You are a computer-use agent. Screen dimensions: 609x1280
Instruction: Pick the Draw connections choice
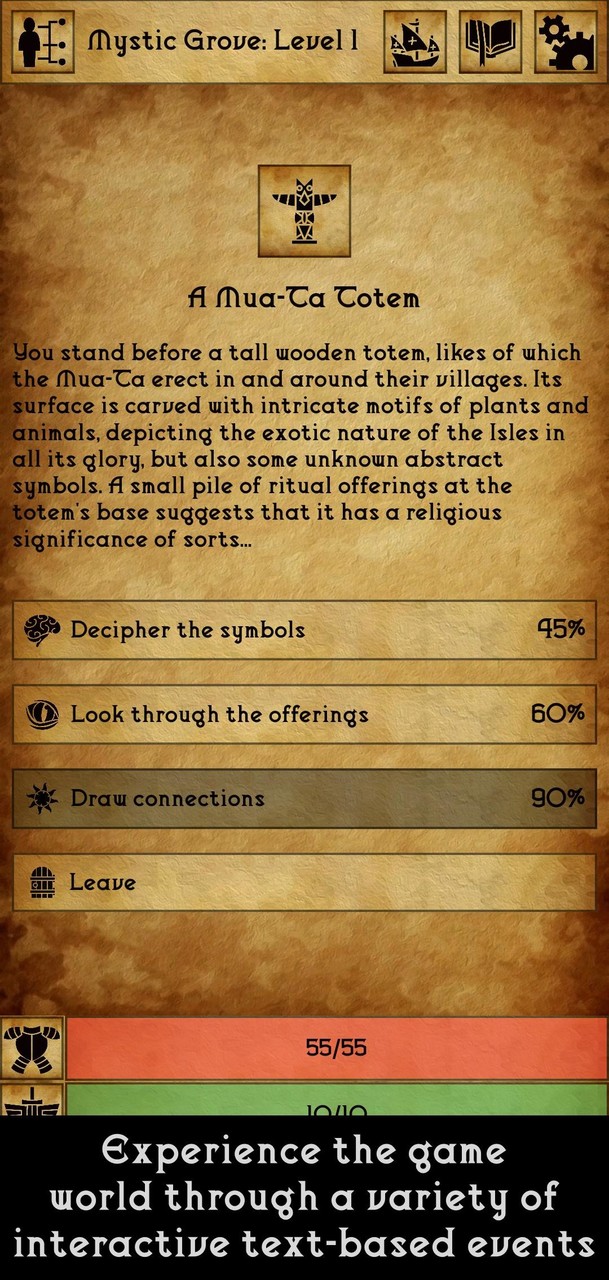tap(304, 798)
